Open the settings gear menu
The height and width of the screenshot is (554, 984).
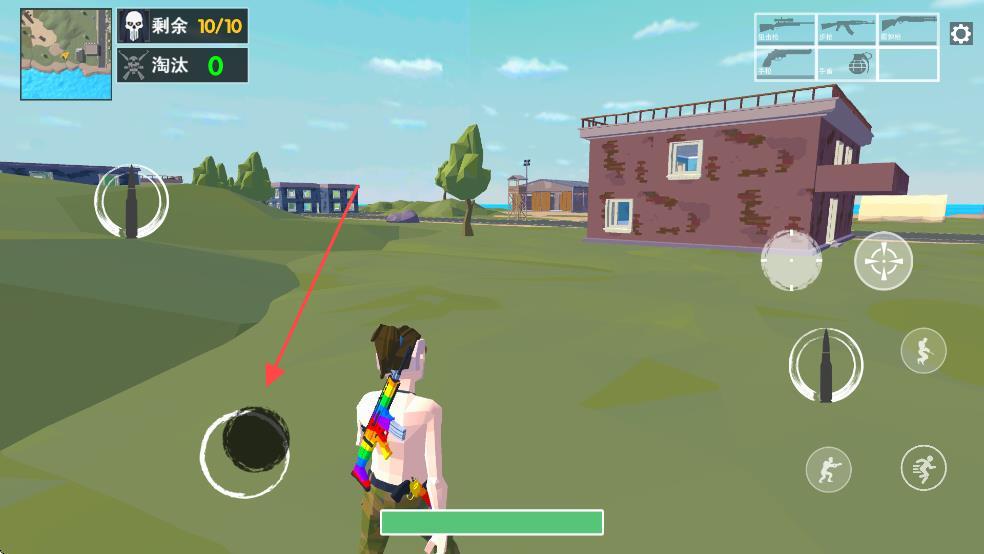(x=960, y=34)
